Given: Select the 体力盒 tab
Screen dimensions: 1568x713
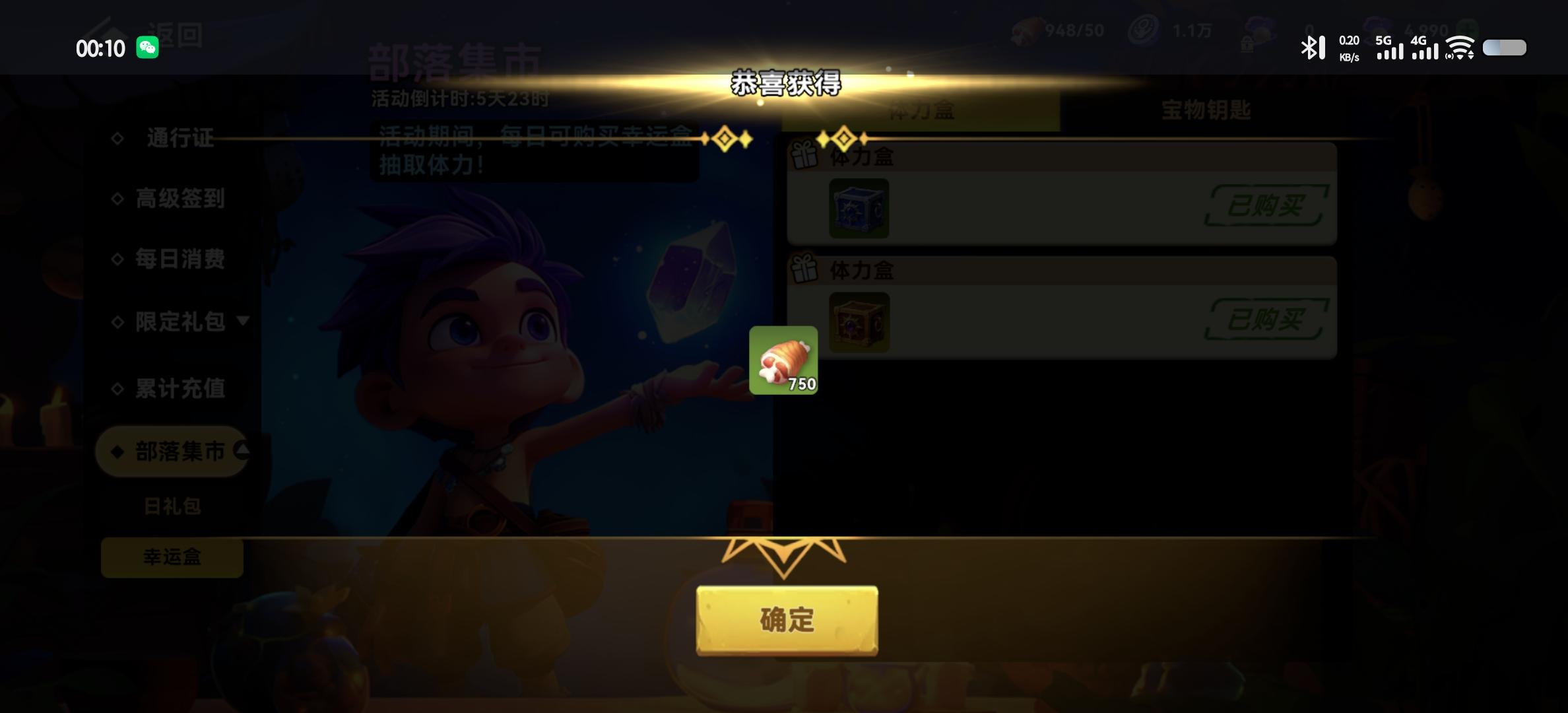Looking at the screenshot, I should (921, 111).
